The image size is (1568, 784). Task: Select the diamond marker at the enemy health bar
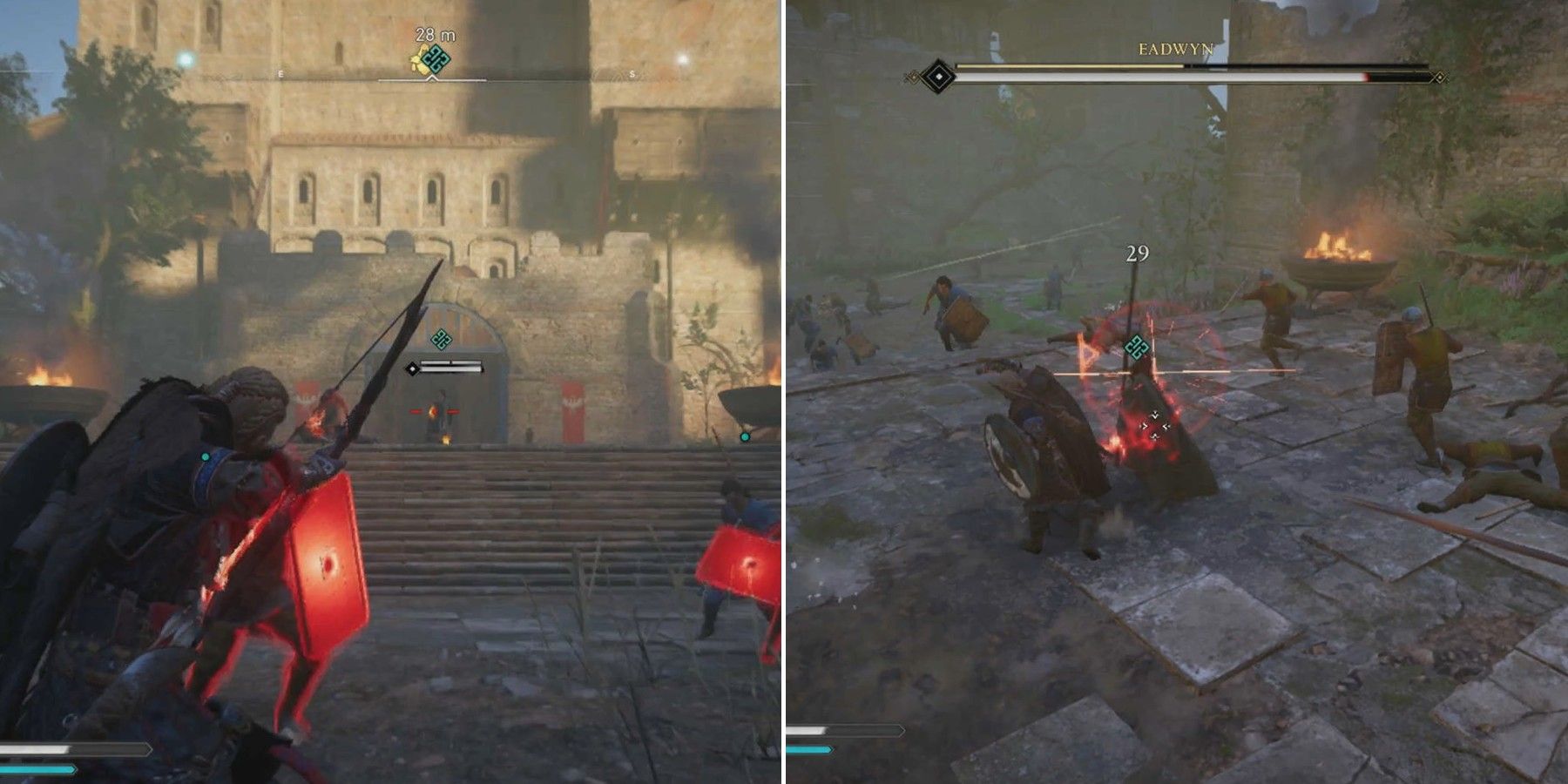pos(412,368)
